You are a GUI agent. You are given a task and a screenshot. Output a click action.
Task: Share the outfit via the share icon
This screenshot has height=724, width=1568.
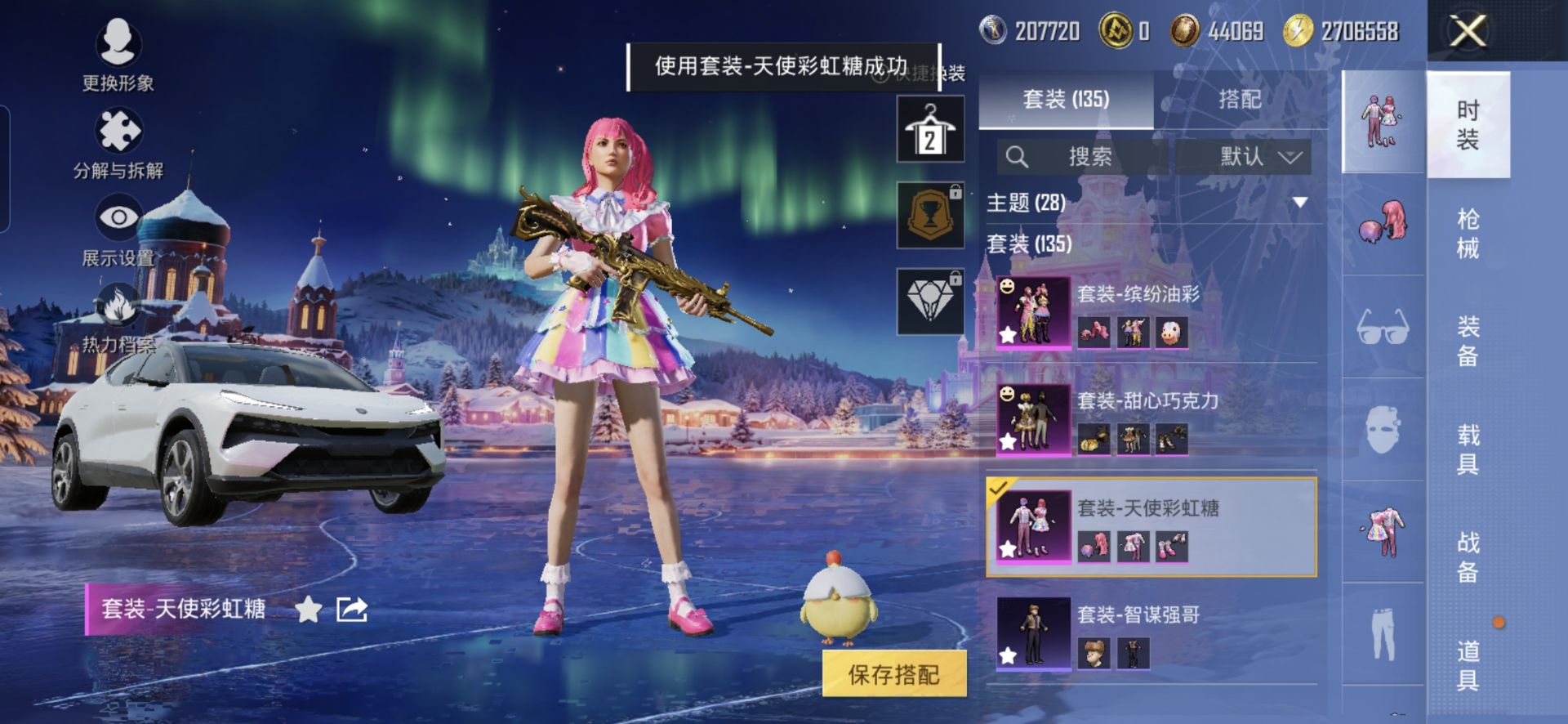(352, 610)
